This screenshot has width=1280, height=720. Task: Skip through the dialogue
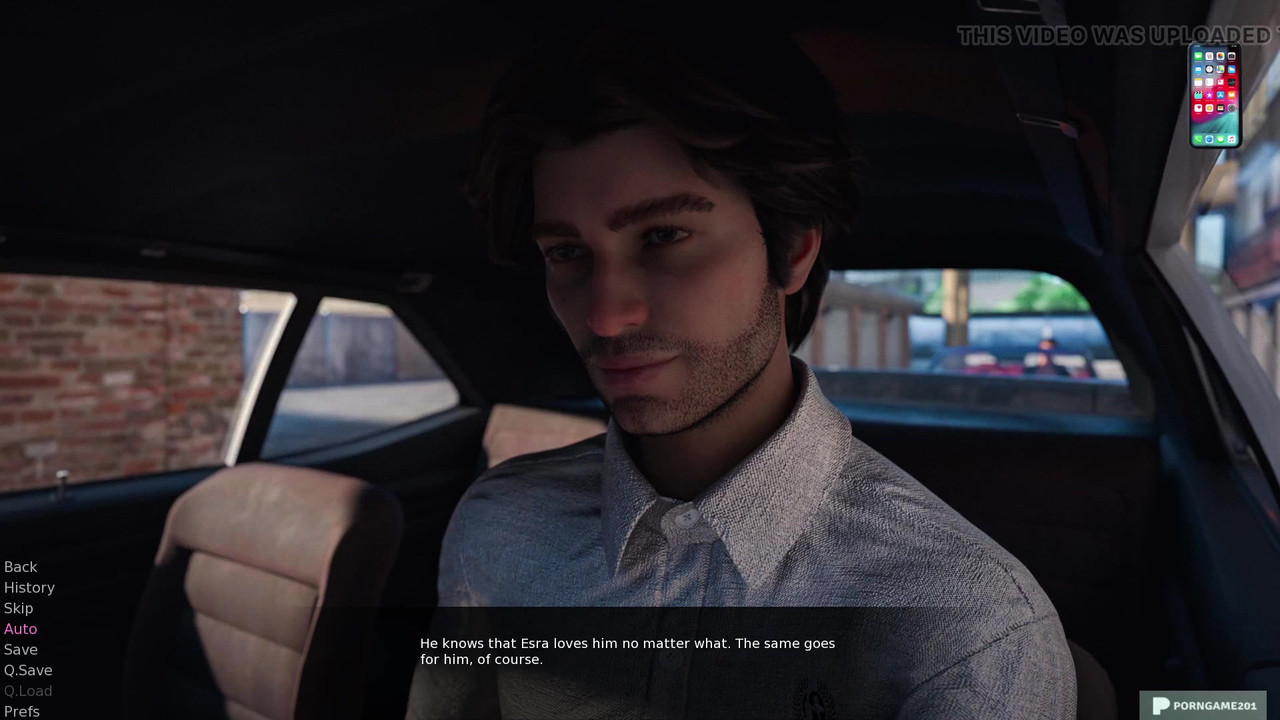pyautogui.click(x=18, y=608)
